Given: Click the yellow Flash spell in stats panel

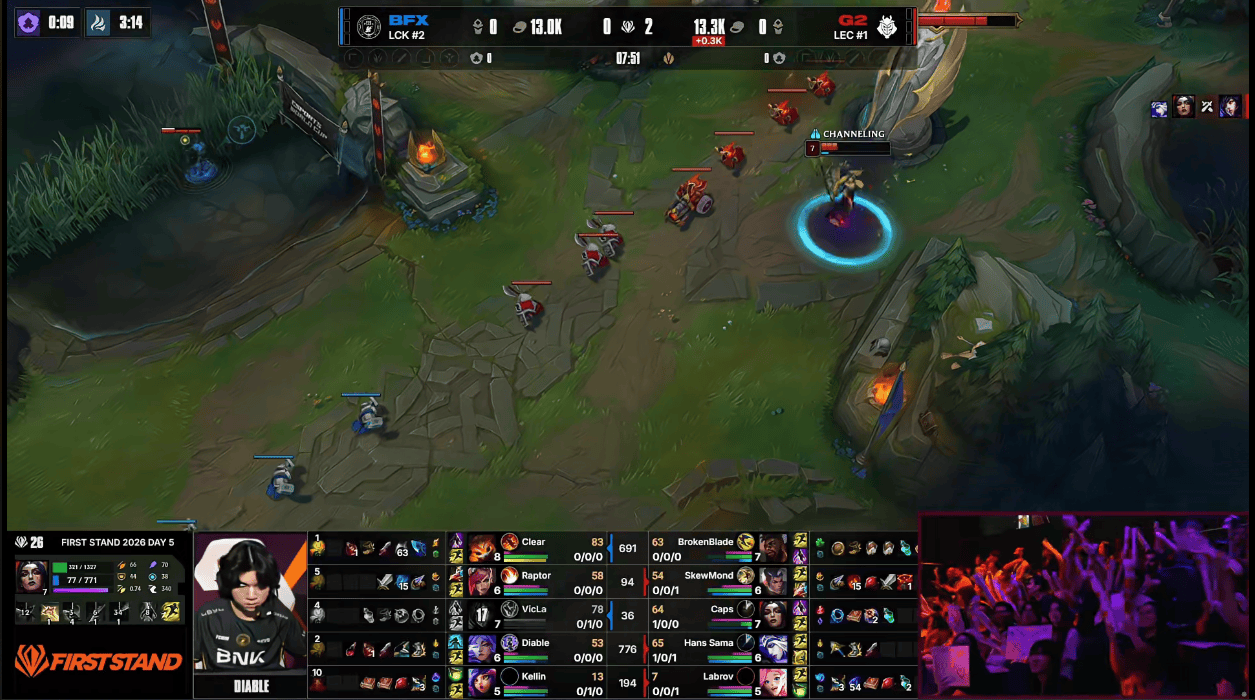Looking at the screenshot, I should coord(171,611).
